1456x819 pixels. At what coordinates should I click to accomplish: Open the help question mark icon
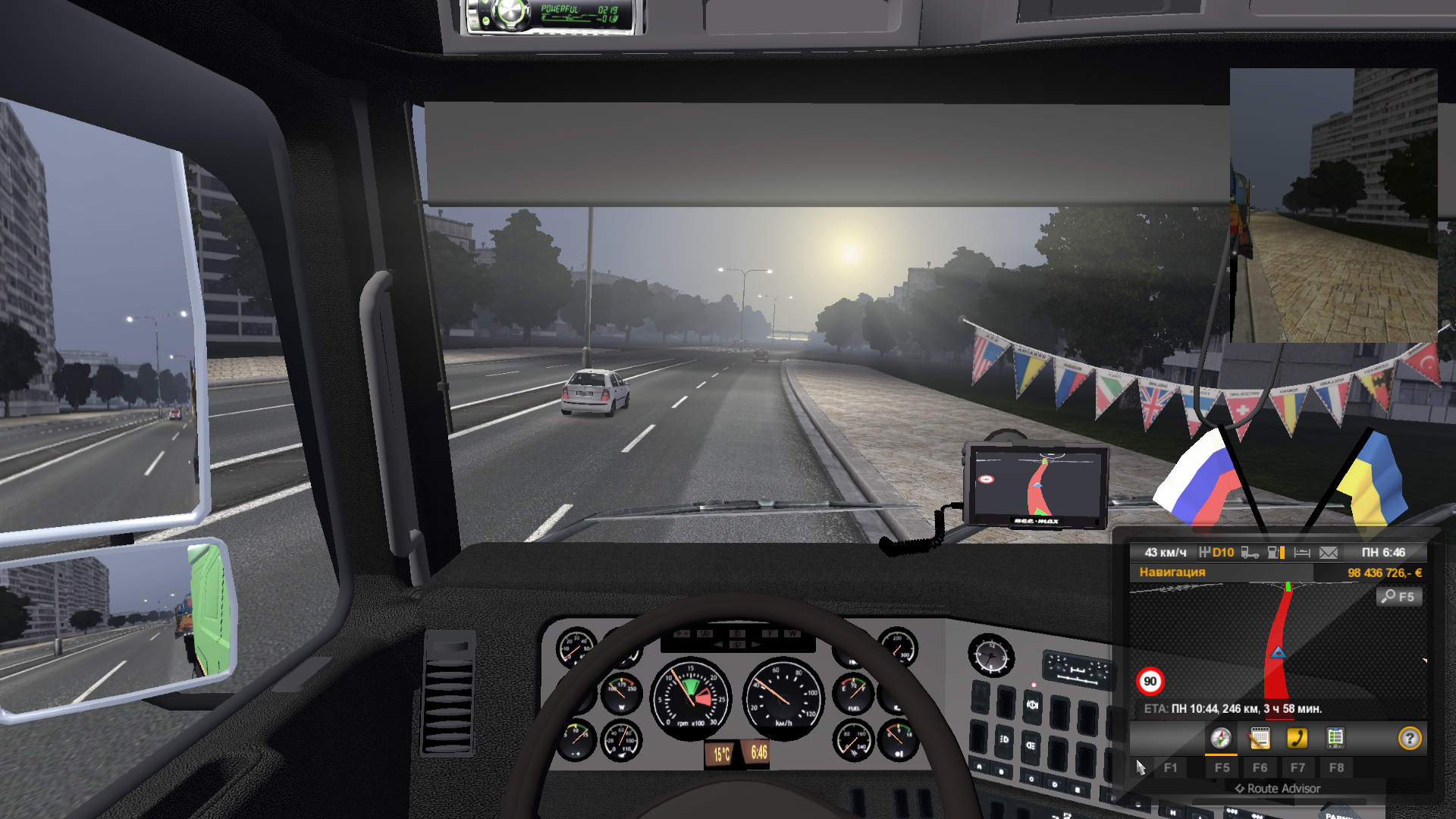pos(1410,739)
